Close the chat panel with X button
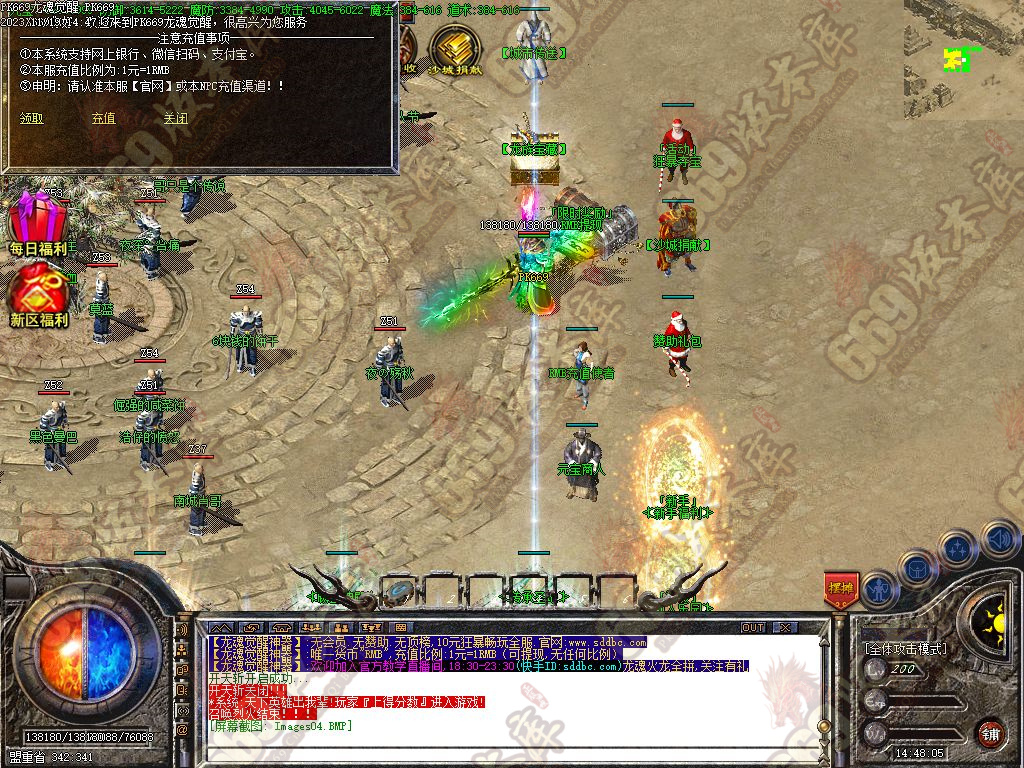The image size is (1024, 768). point(785,627)
